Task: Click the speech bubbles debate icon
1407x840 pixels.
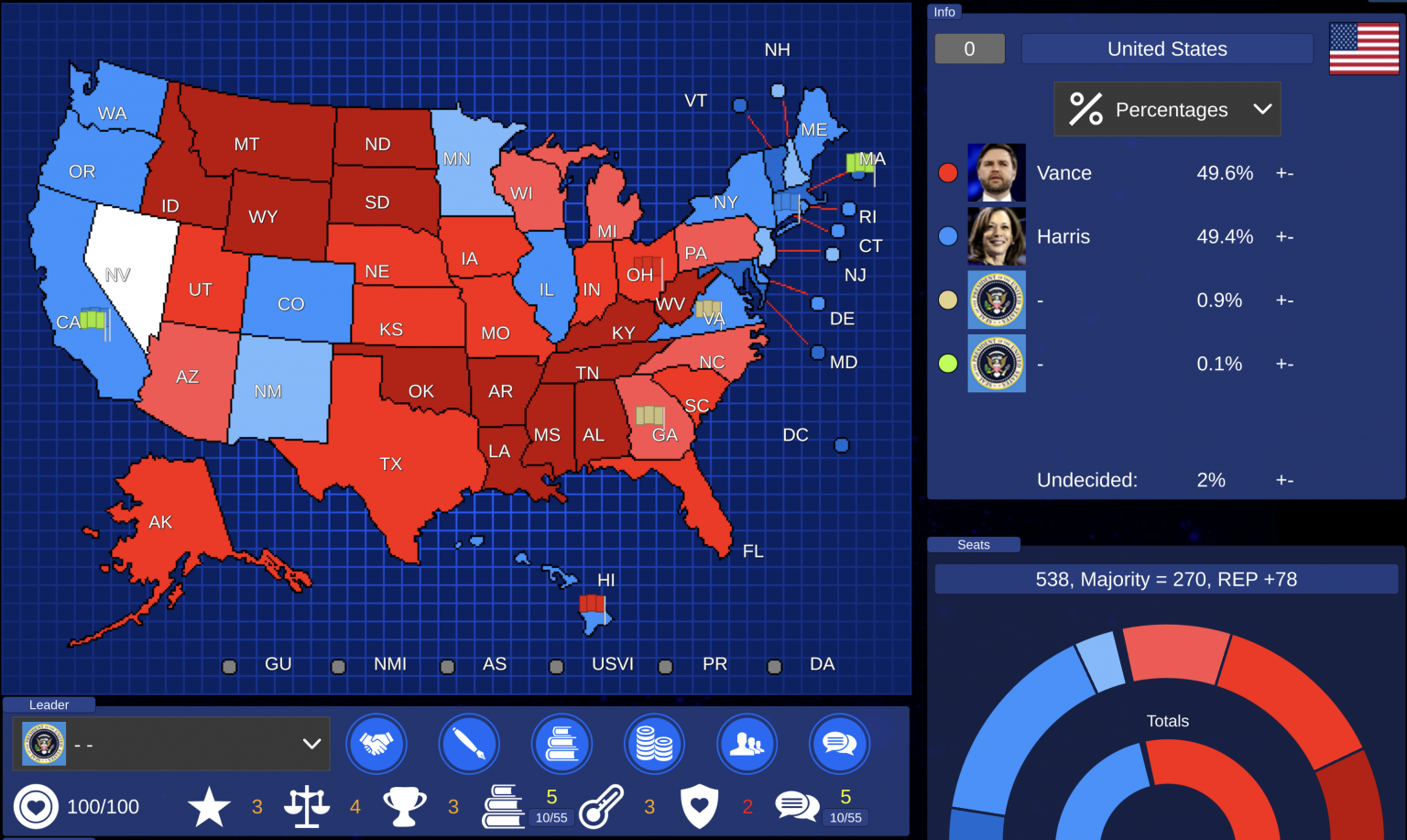Action: (839, 744)
